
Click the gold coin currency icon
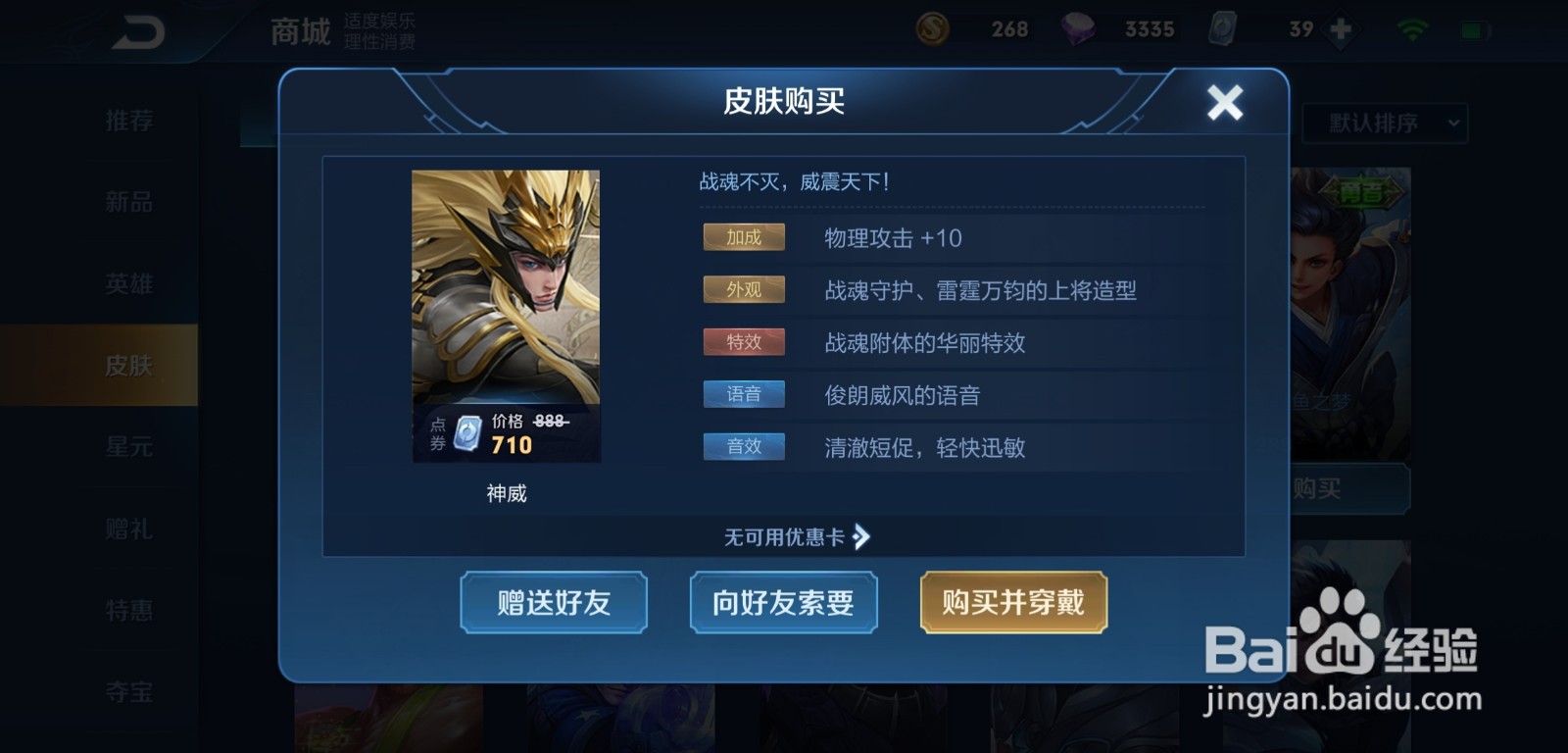pos(932,28)
